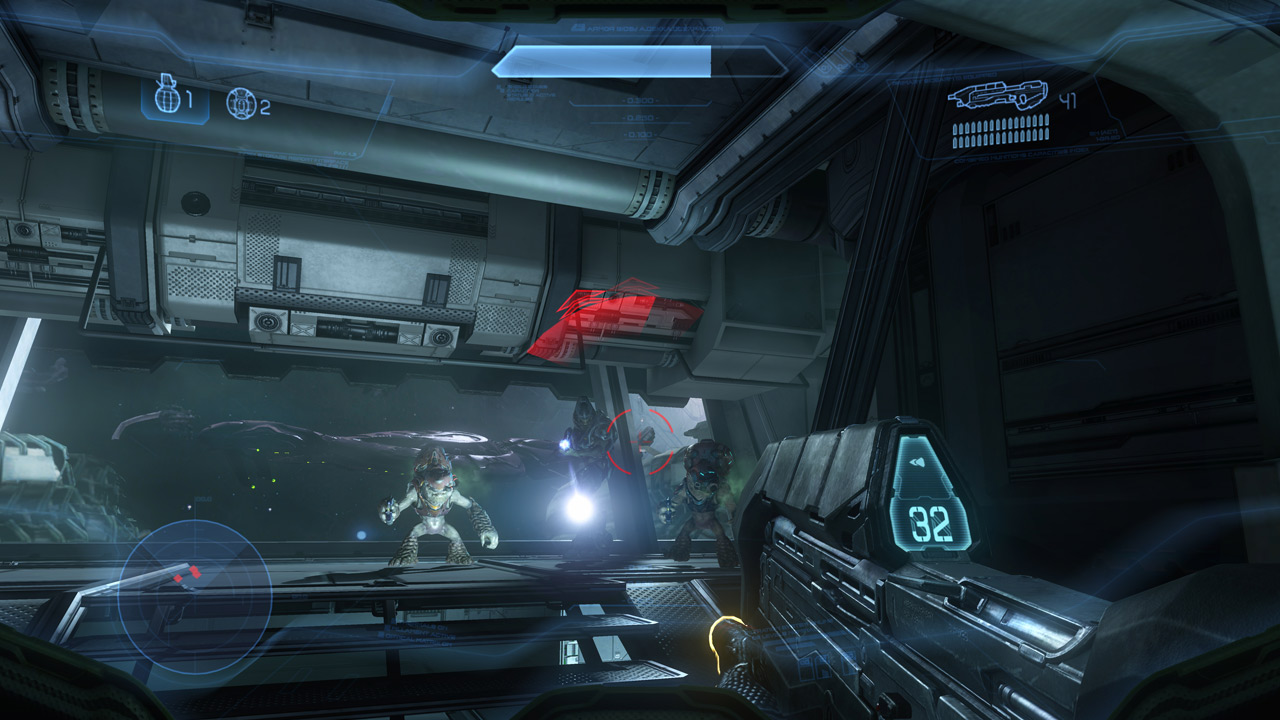Expand the distance readout showing 0.300

click(x=640, y=101)
